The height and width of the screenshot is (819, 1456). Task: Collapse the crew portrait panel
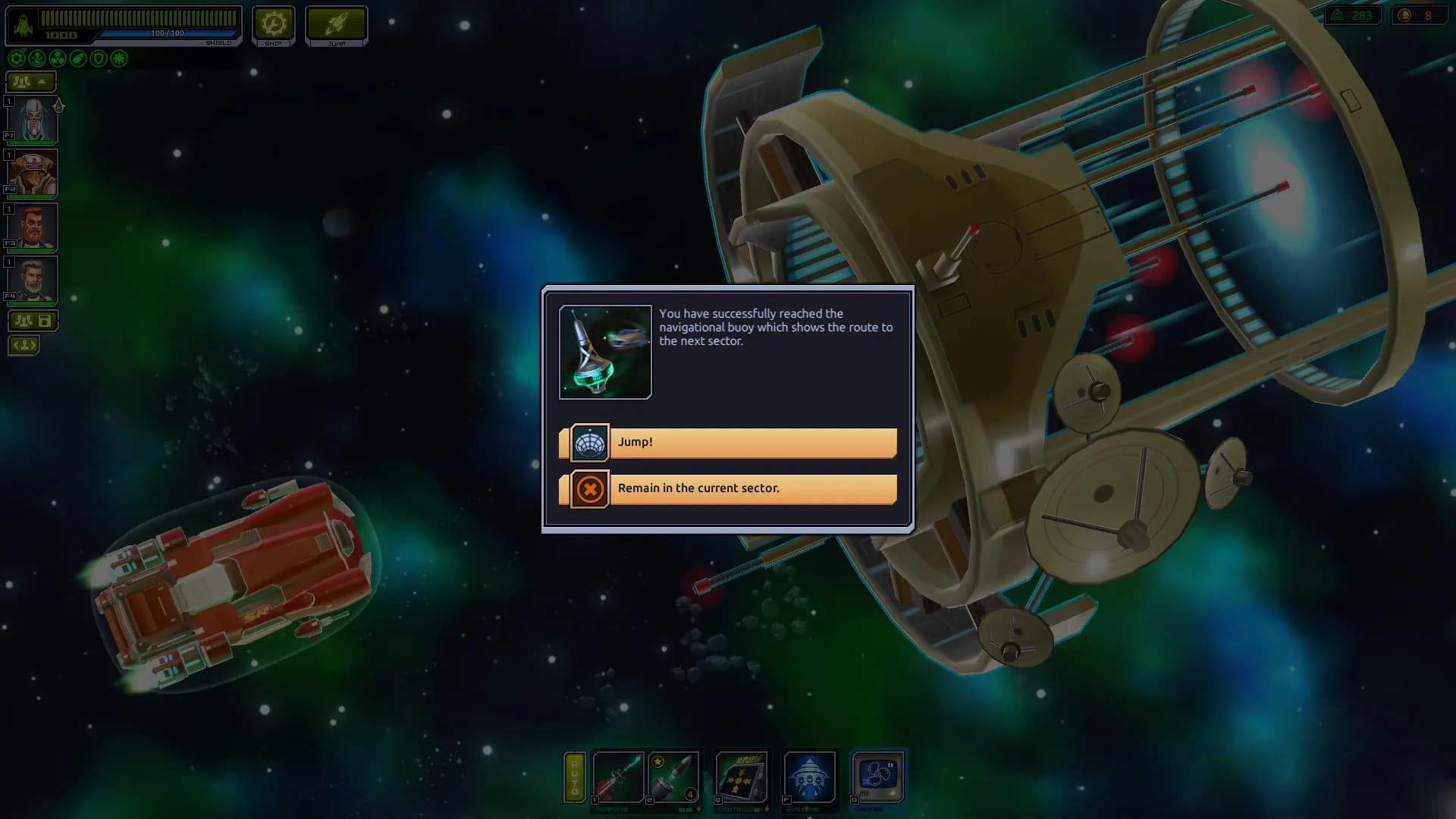coord(30,82)
